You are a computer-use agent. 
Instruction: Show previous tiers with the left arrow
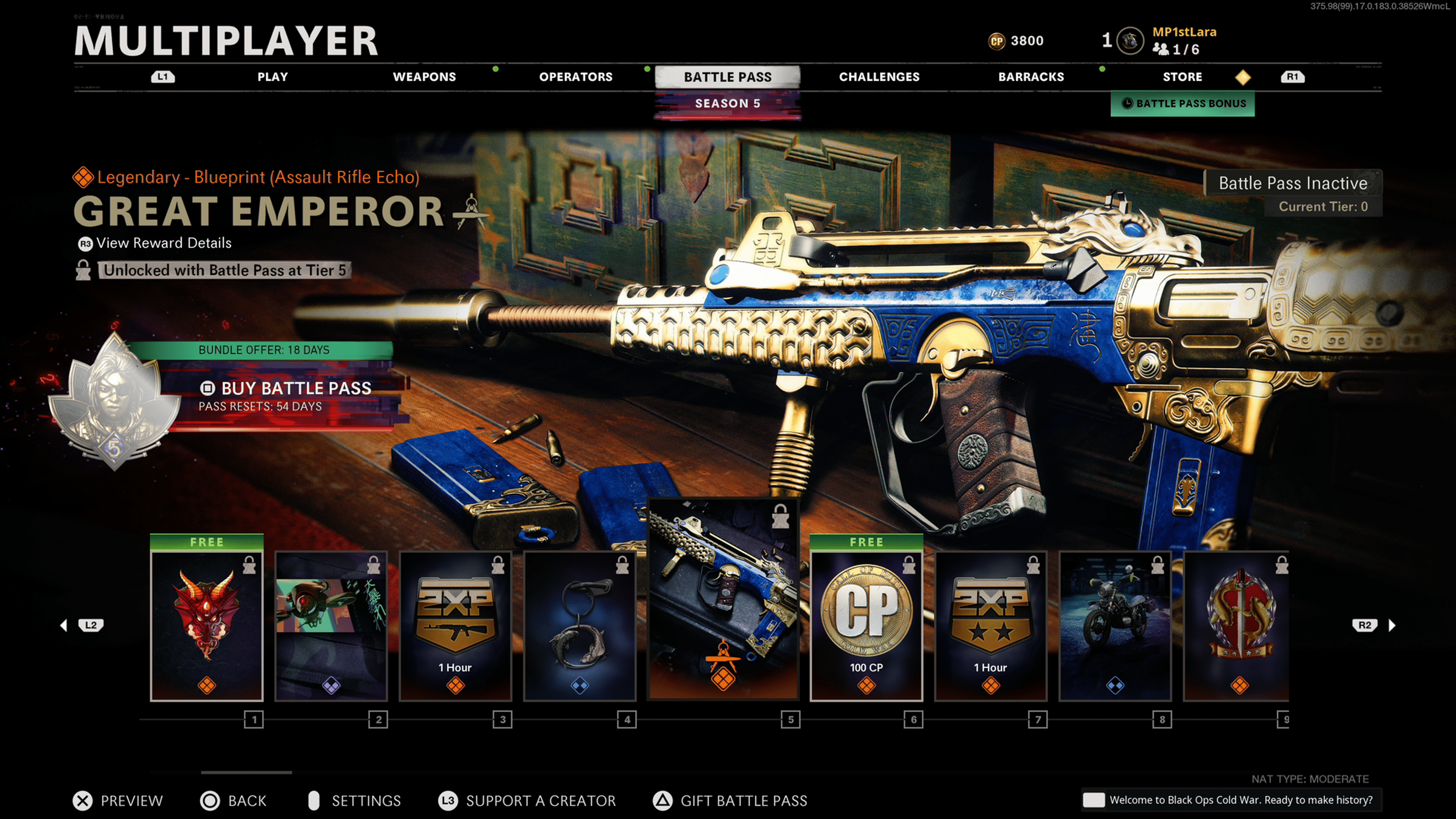pyautogui.click(x=64, y=625)
